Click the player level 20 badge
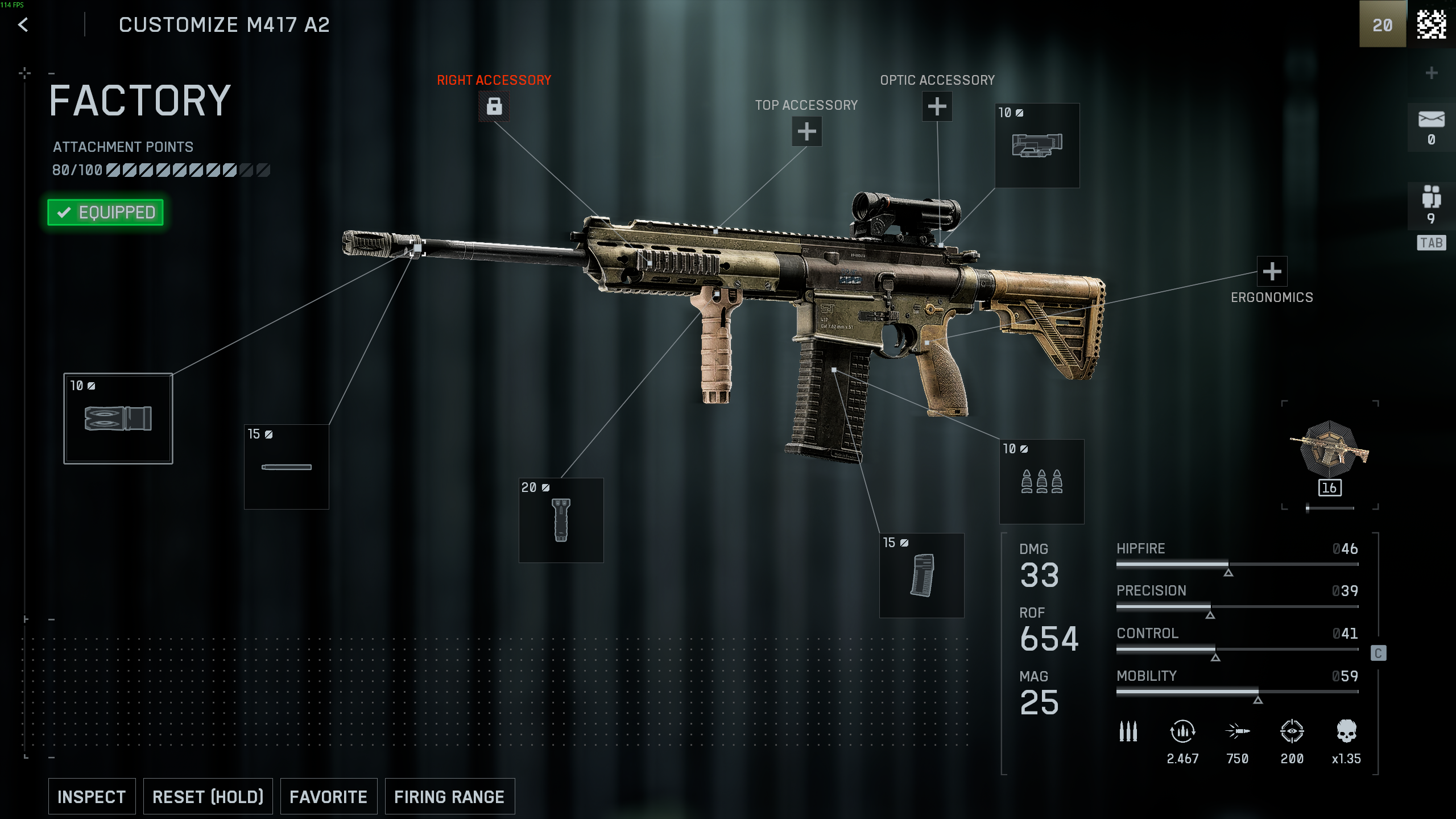The height and width of the screenshot is (819, 1456). 1382,25
